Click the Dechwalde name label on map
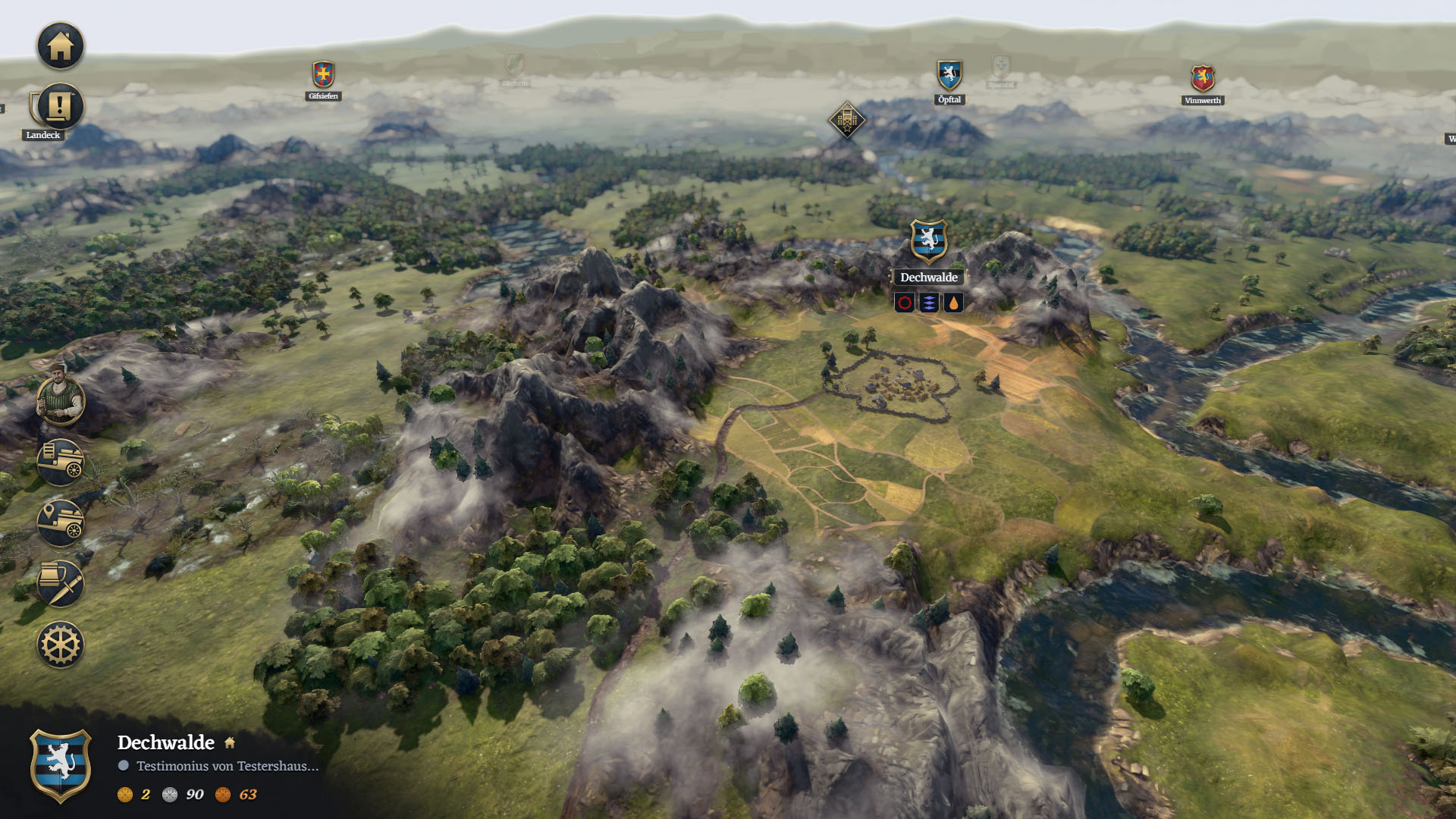The image size is (1456, 819). coord(929,278)
